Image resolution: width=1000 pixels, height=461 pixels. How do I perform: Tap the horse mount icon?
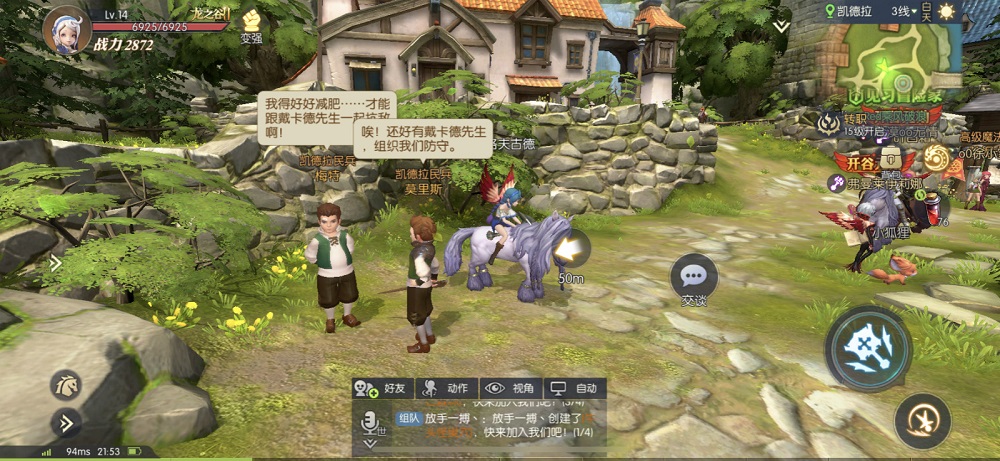[x=65, y=385]
